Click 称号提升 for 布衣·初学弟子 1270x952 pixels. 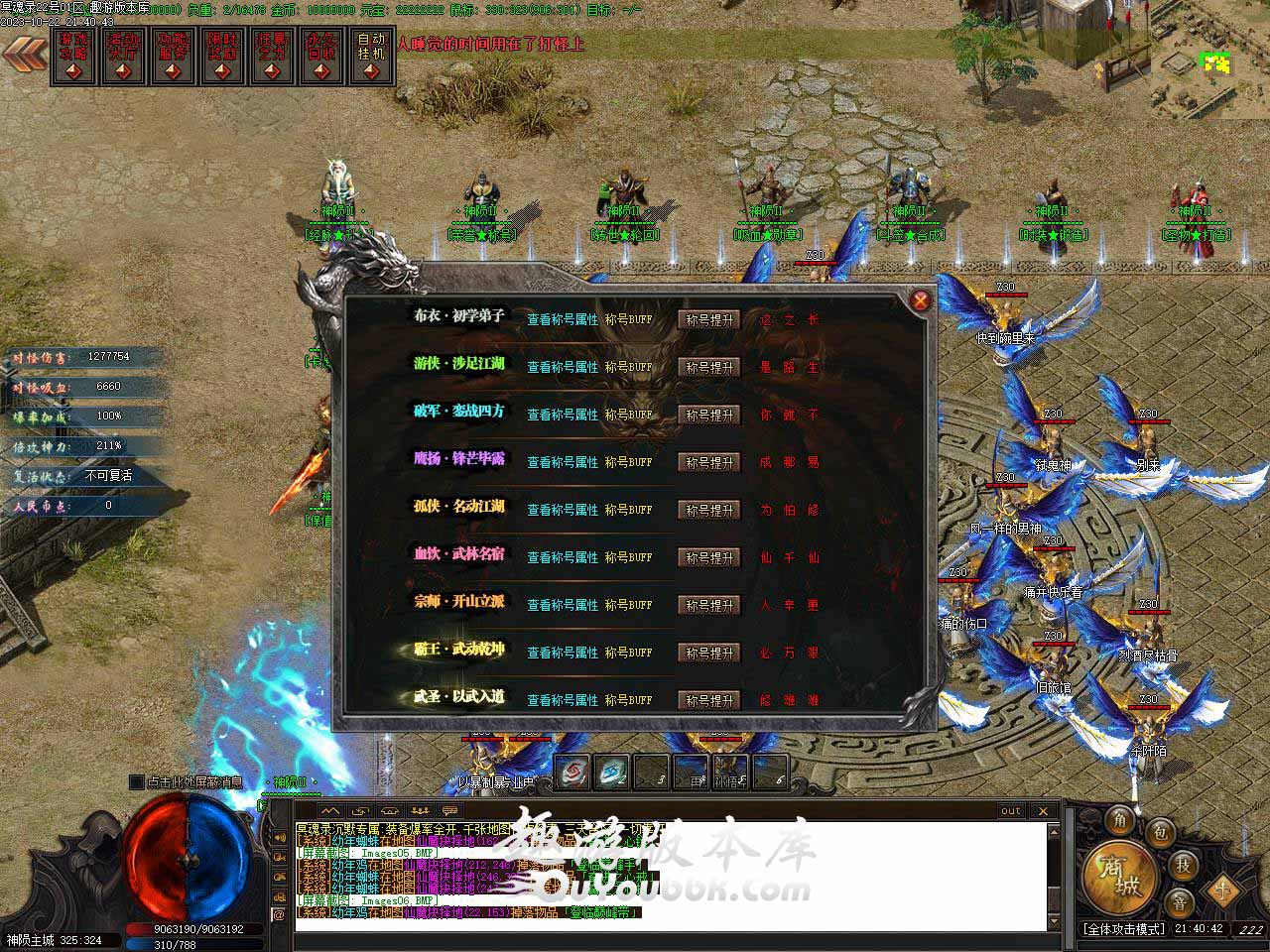[x=709, y=319]
